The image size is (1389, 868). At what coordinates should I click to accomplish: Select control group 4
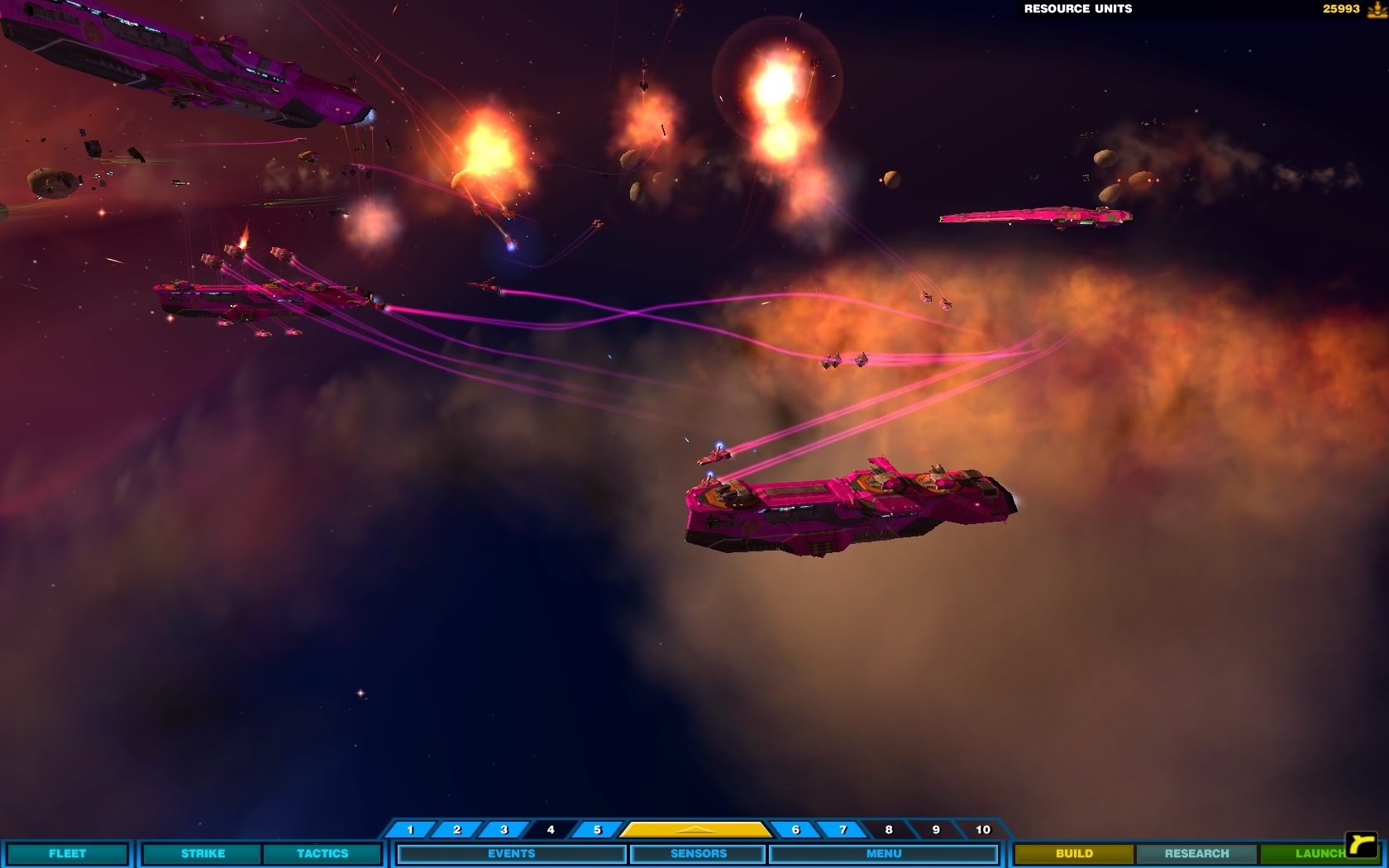pyautogui.click(x=551, y=829)
